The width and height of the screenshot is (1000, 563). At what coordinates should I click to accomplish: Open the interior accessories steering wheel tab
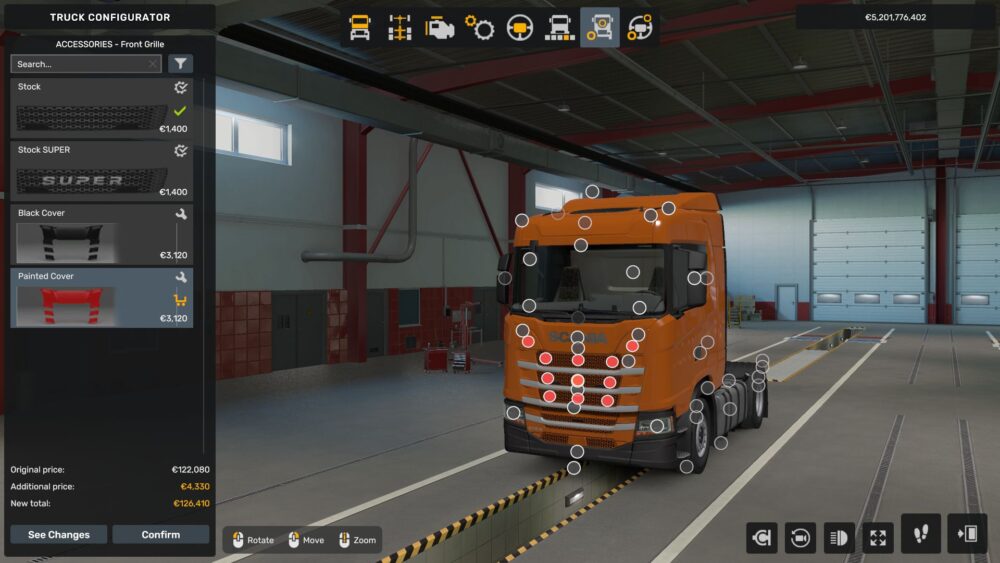(x=640, y=28)
